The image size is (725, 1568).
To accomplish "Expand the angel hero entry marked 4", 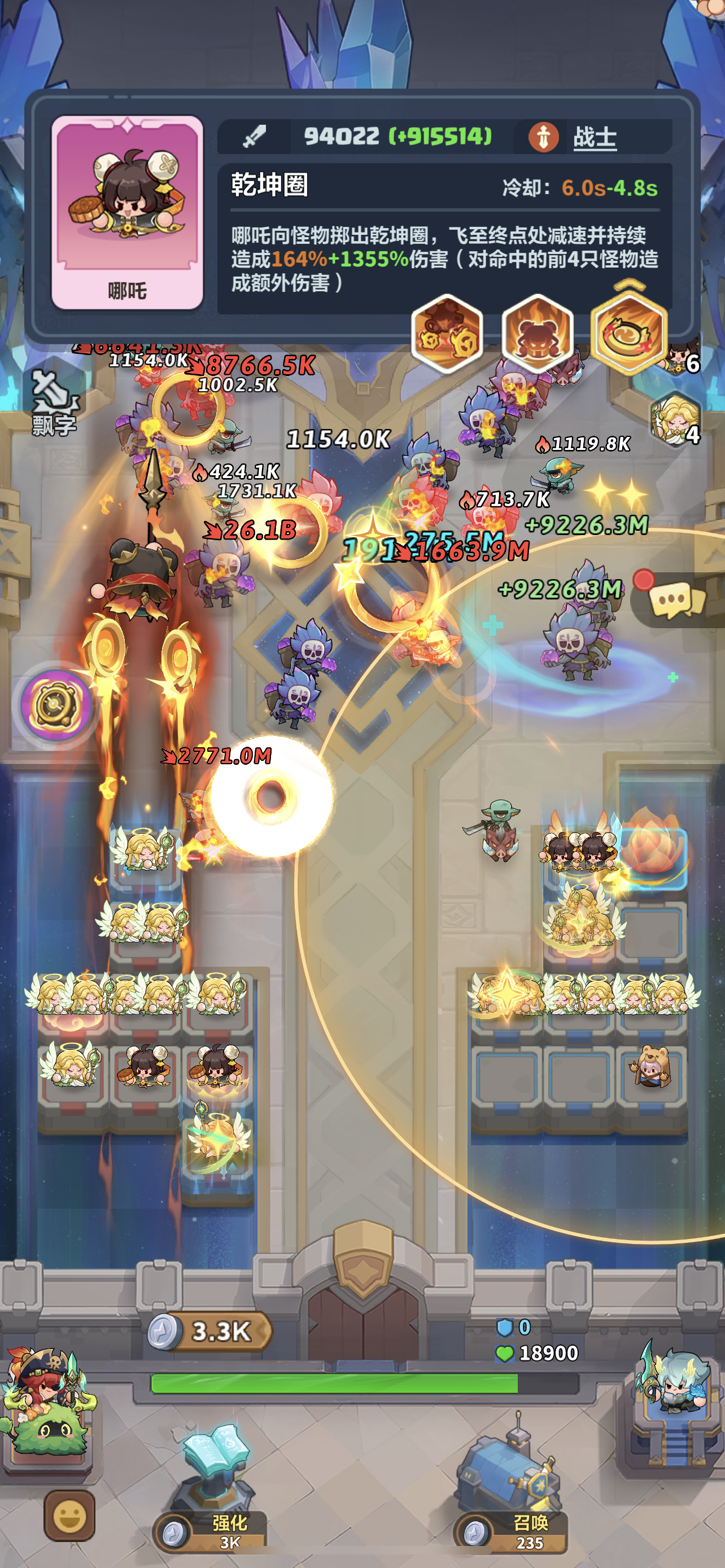I will (676, 419).
